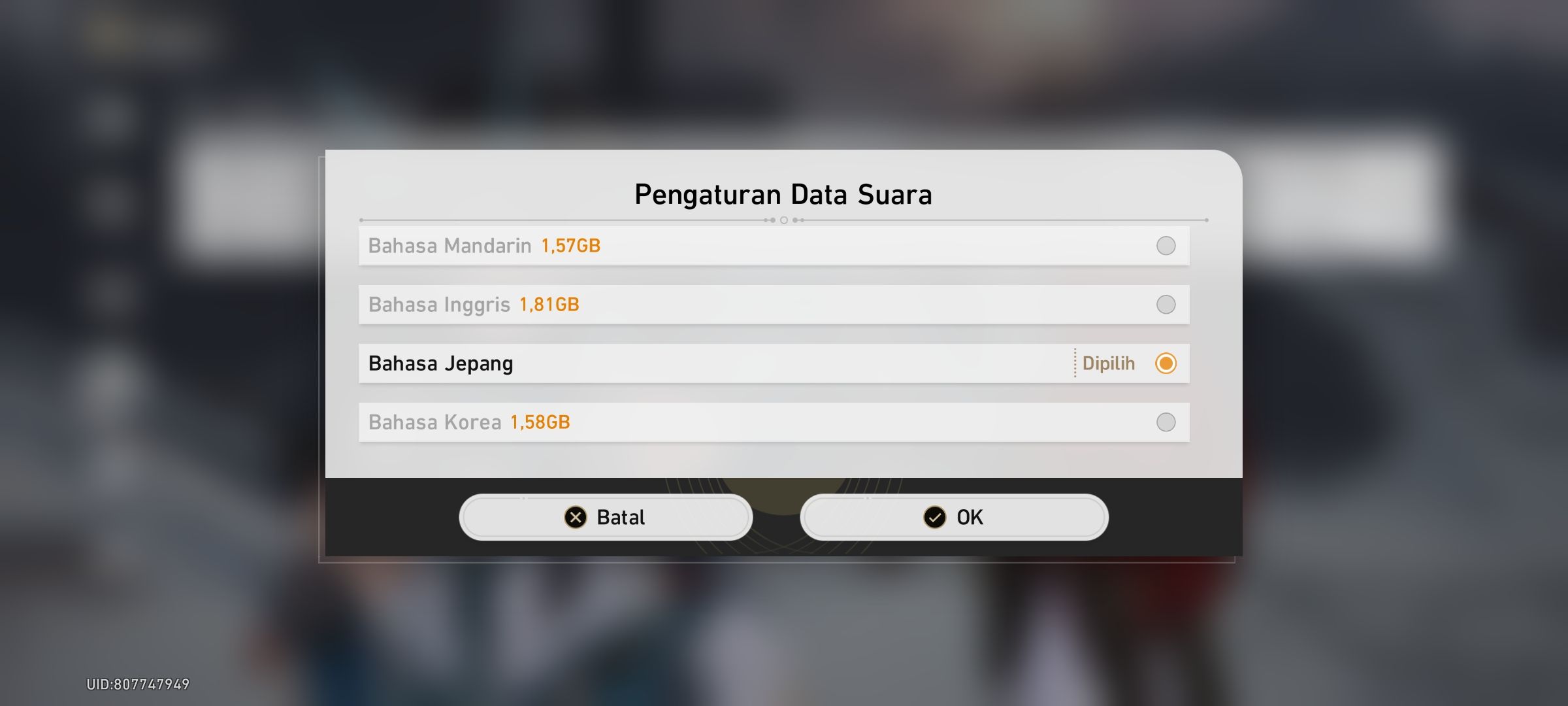Click the Pengaturan Data Suara dialog title
Viewport: 1568px width, 706px height.
(783, 193)
